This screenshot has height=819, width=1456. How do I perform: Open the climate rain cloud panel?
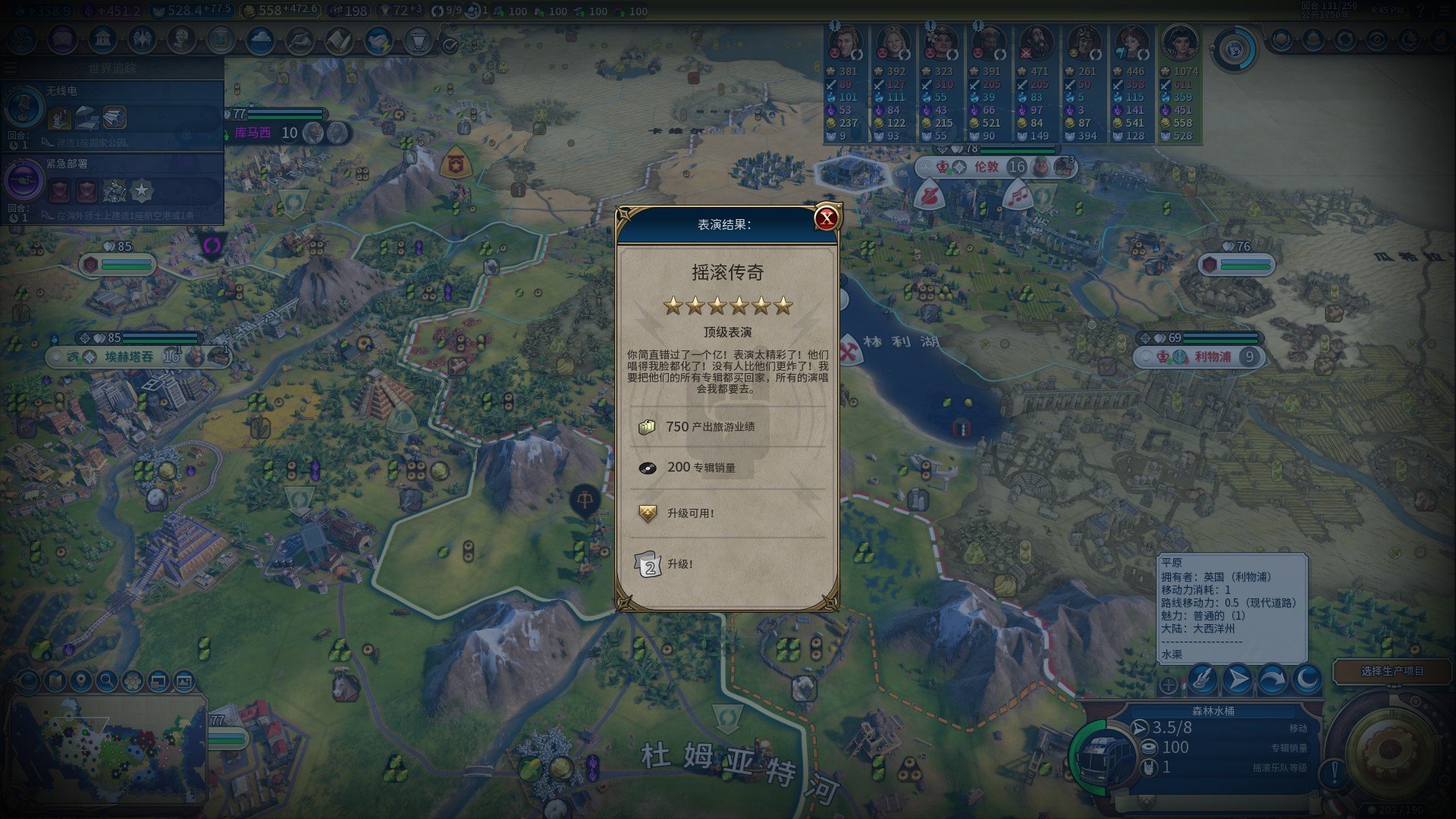(x=260, y=39)
